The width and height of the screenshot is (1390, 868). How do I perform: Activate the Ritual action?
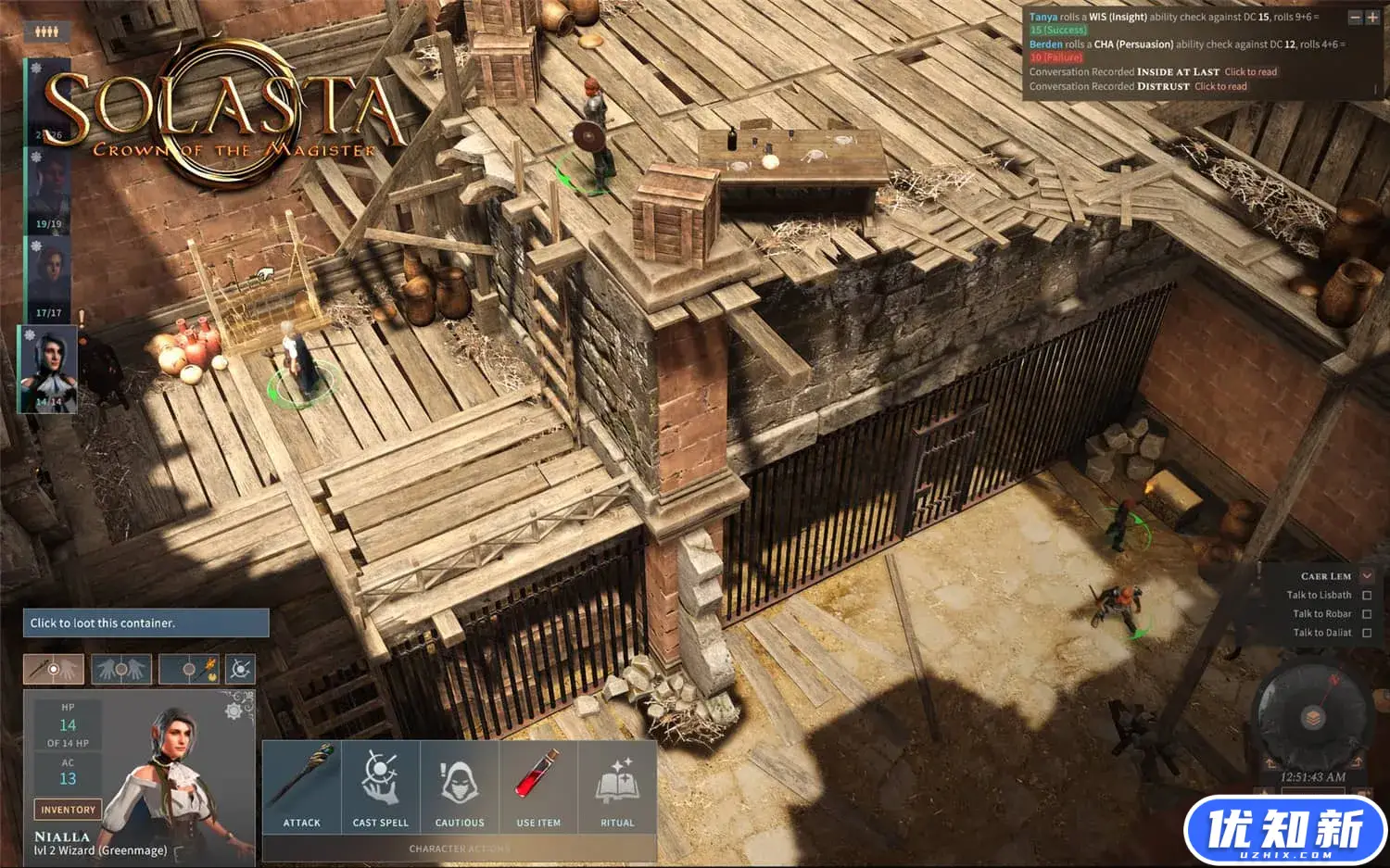click(617, 786)
